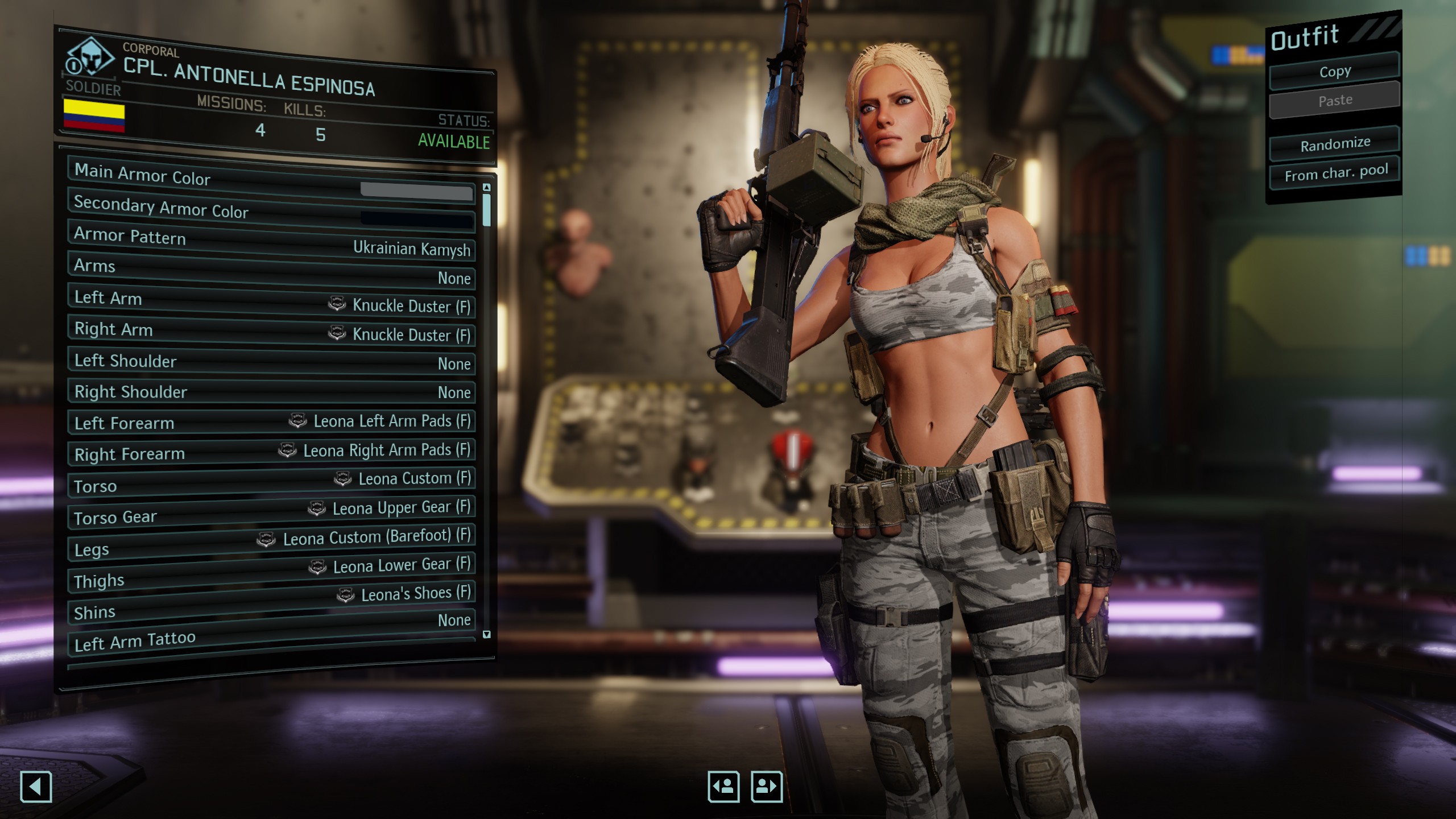This screenshot has width=1456, height=819.
Task: Change the Legs option
Action: point(272,543)
